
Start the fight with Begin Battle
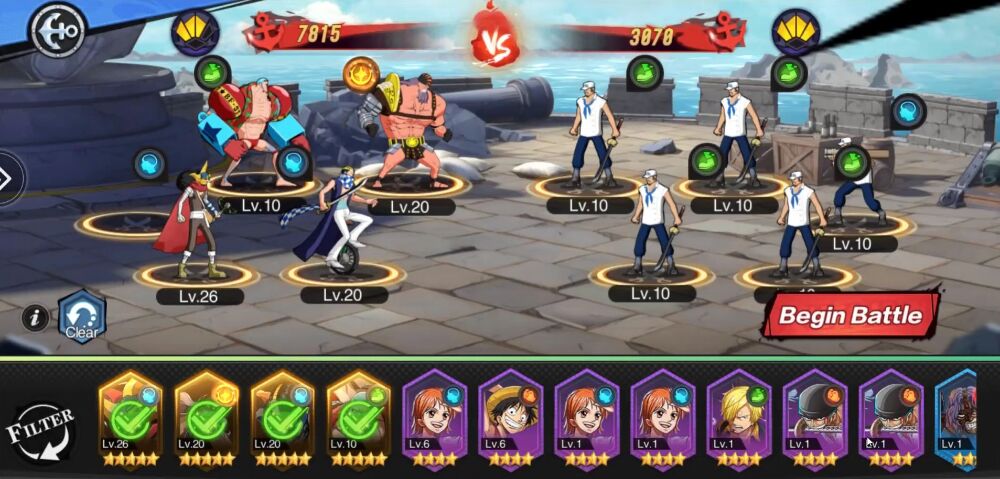850,316
